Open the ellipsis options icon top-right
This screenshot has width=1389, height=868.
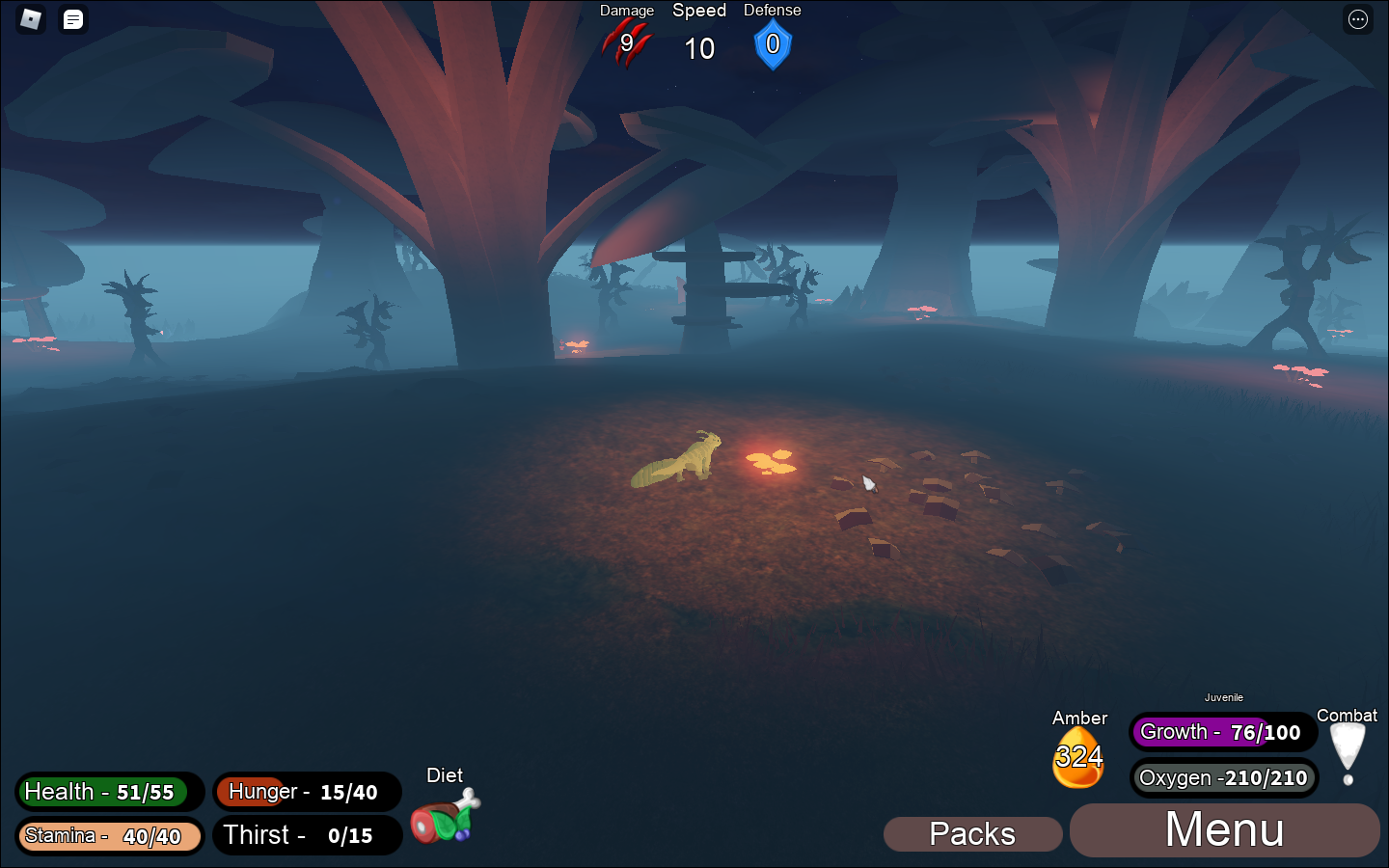(x=1357, y=19)
